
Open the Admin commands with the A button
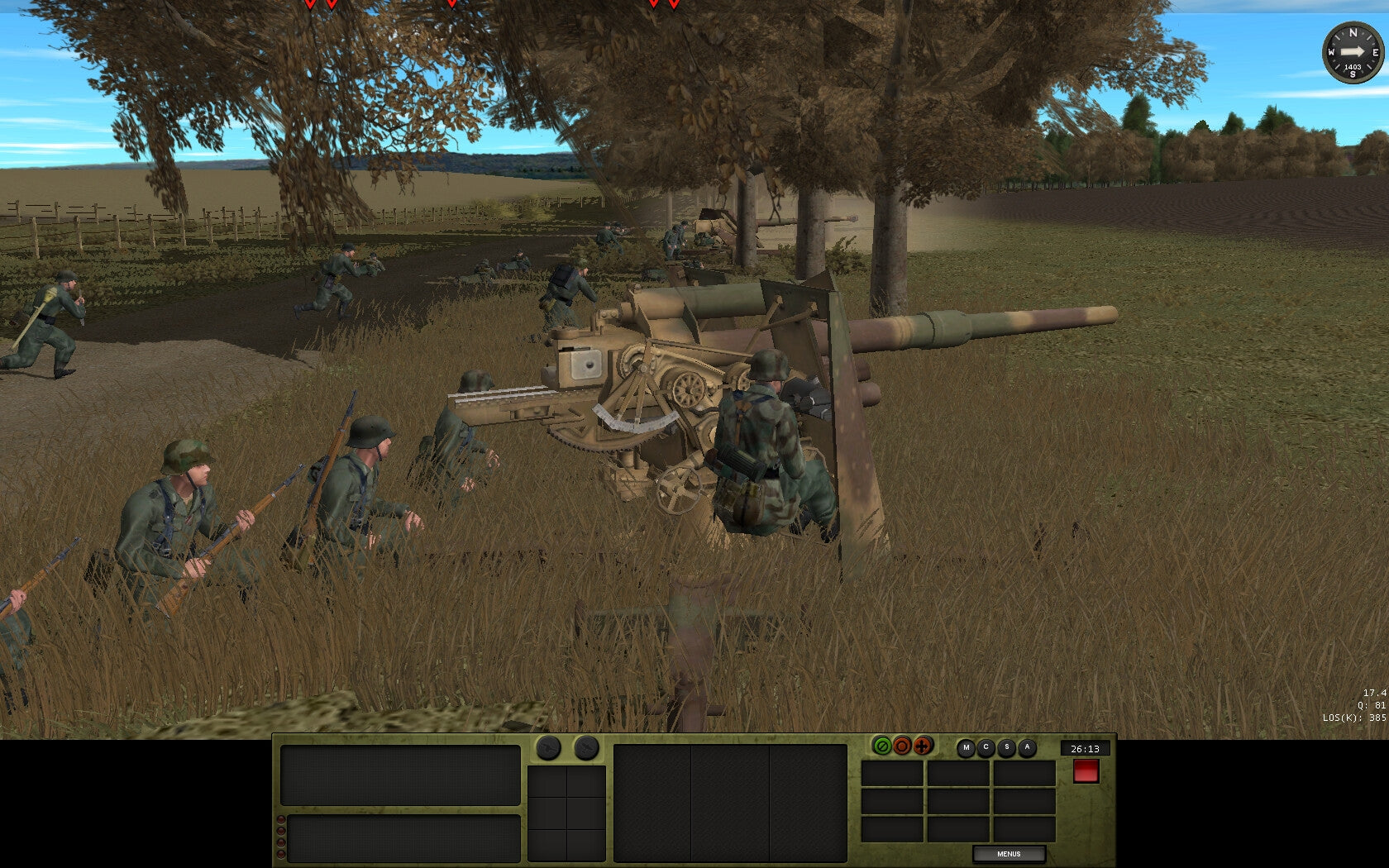[x=1028, y=746]
